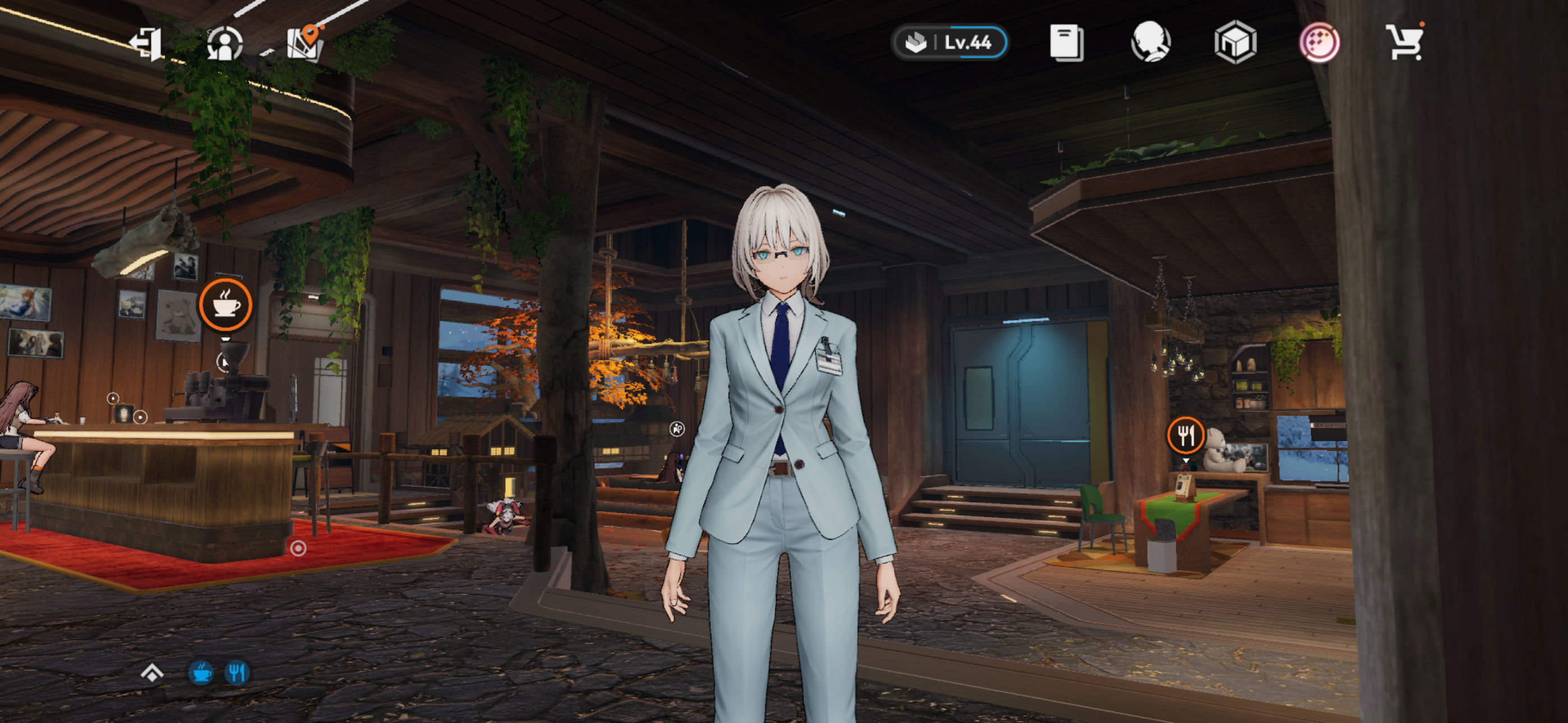
Task: Open the character focus view icon
Action: pos(225,44)
